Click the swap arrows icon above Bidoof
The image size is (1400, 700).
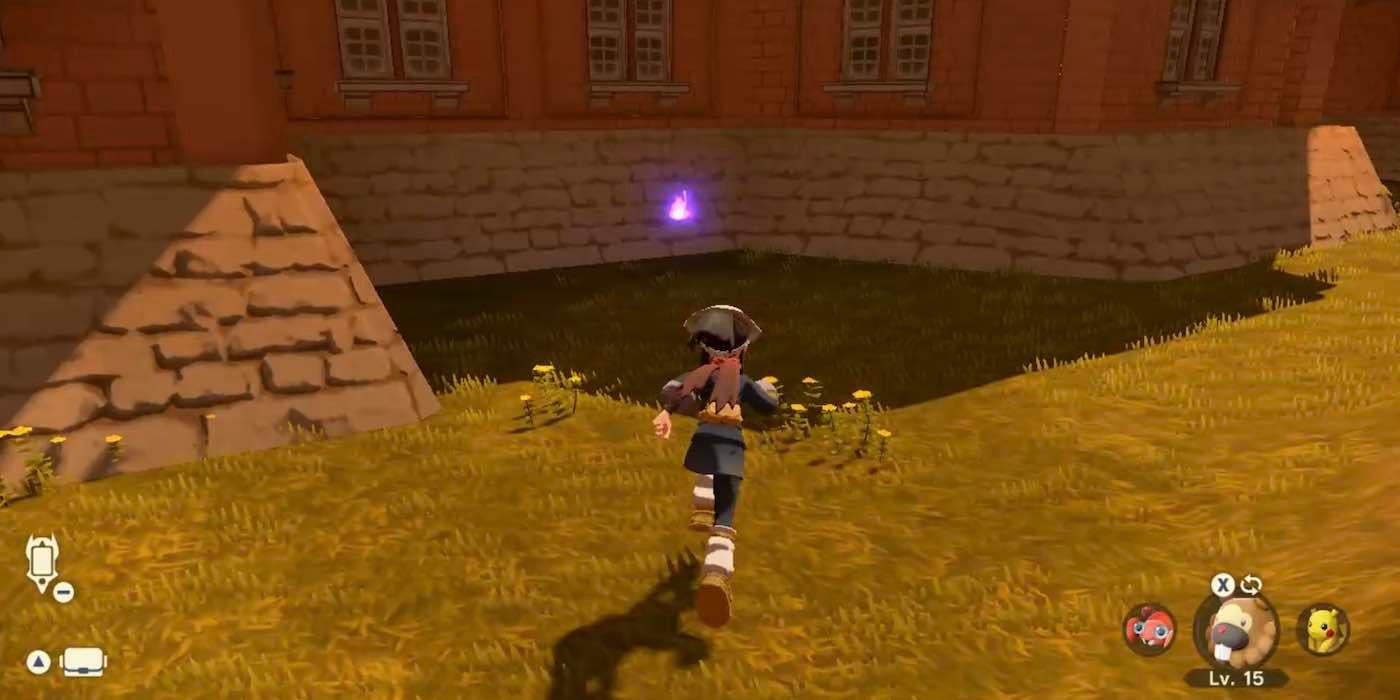click(1251, 585)
